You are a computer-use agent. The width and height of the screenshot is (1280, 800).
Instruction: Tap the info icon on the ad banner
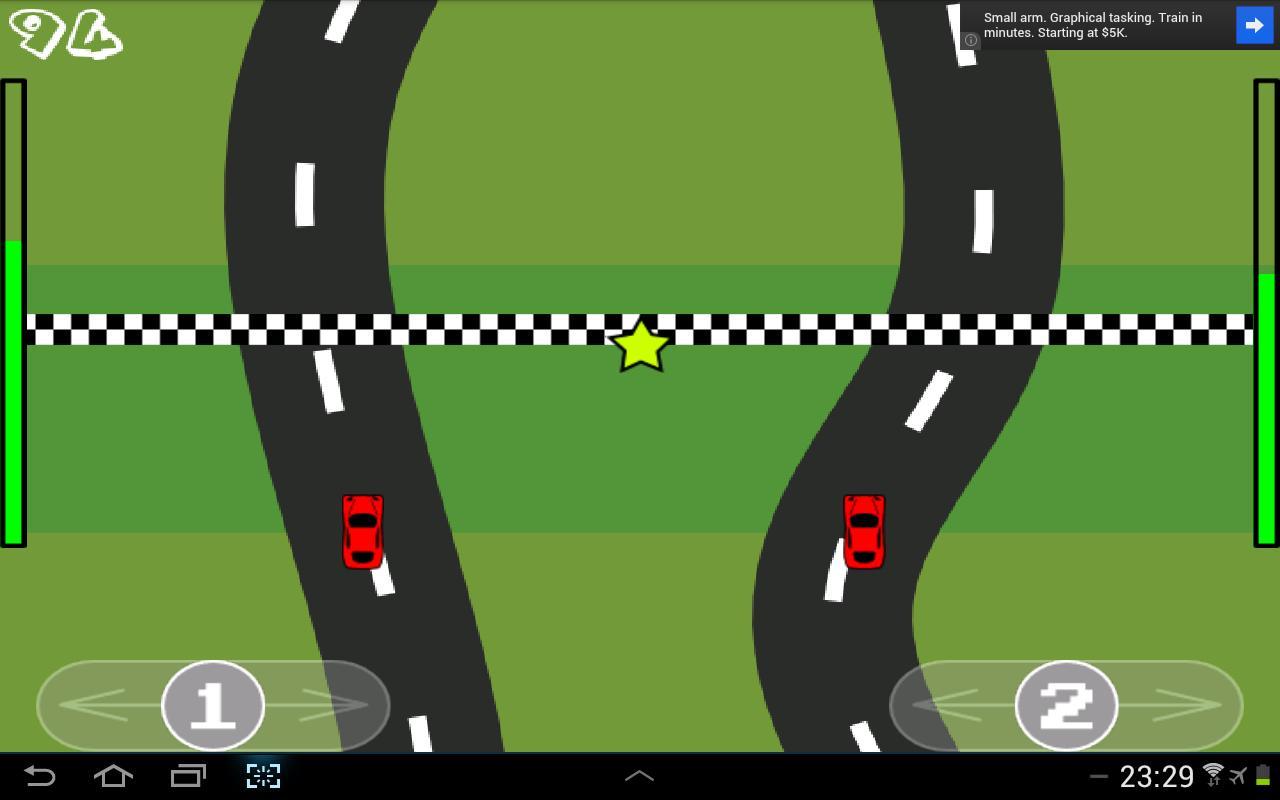tap(969, 39)
